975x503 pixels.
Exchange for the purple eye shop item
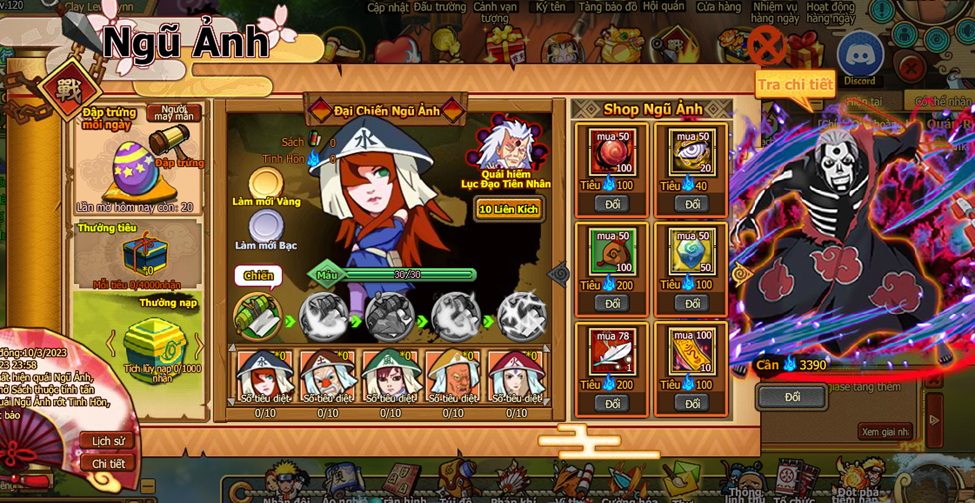[x=692, y=204]
